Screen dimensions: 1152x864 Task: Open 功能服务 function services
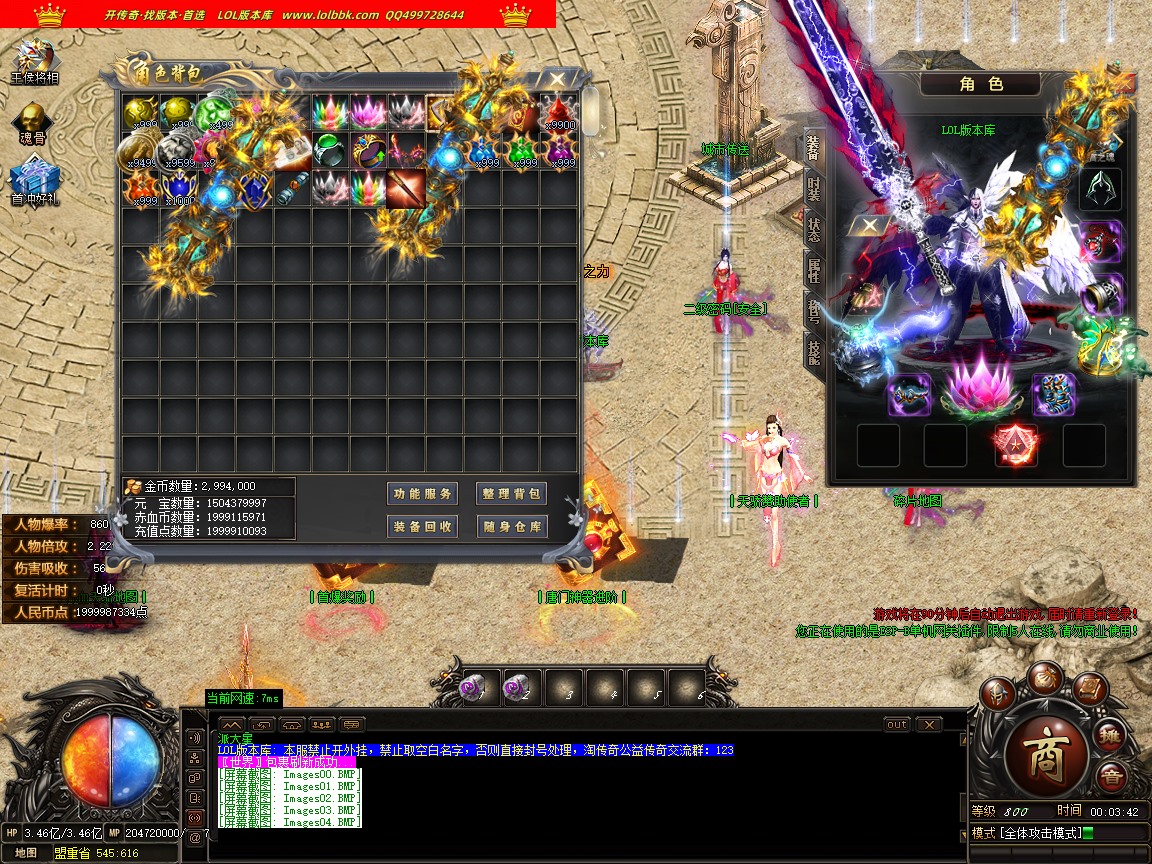click(422, 494)
